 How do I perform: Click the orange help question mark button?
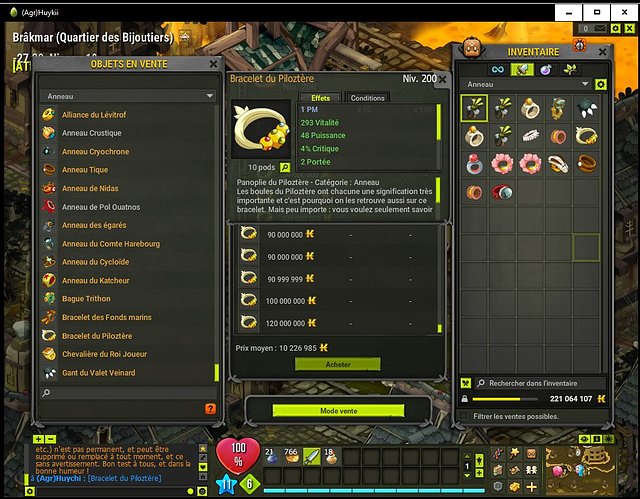click(x=210, y=408)
